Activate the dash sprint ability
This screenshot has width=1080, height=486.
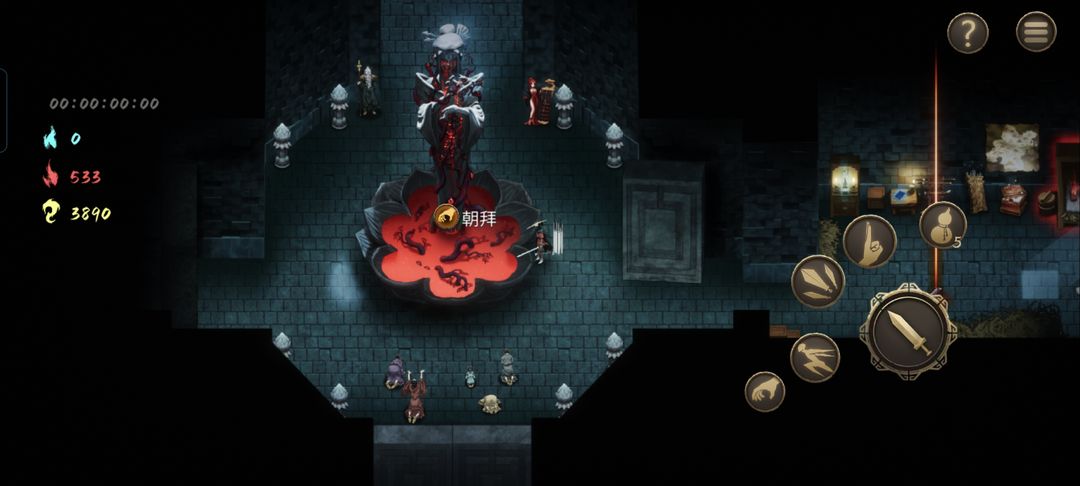pyautogui.click(x=815, y=357)
